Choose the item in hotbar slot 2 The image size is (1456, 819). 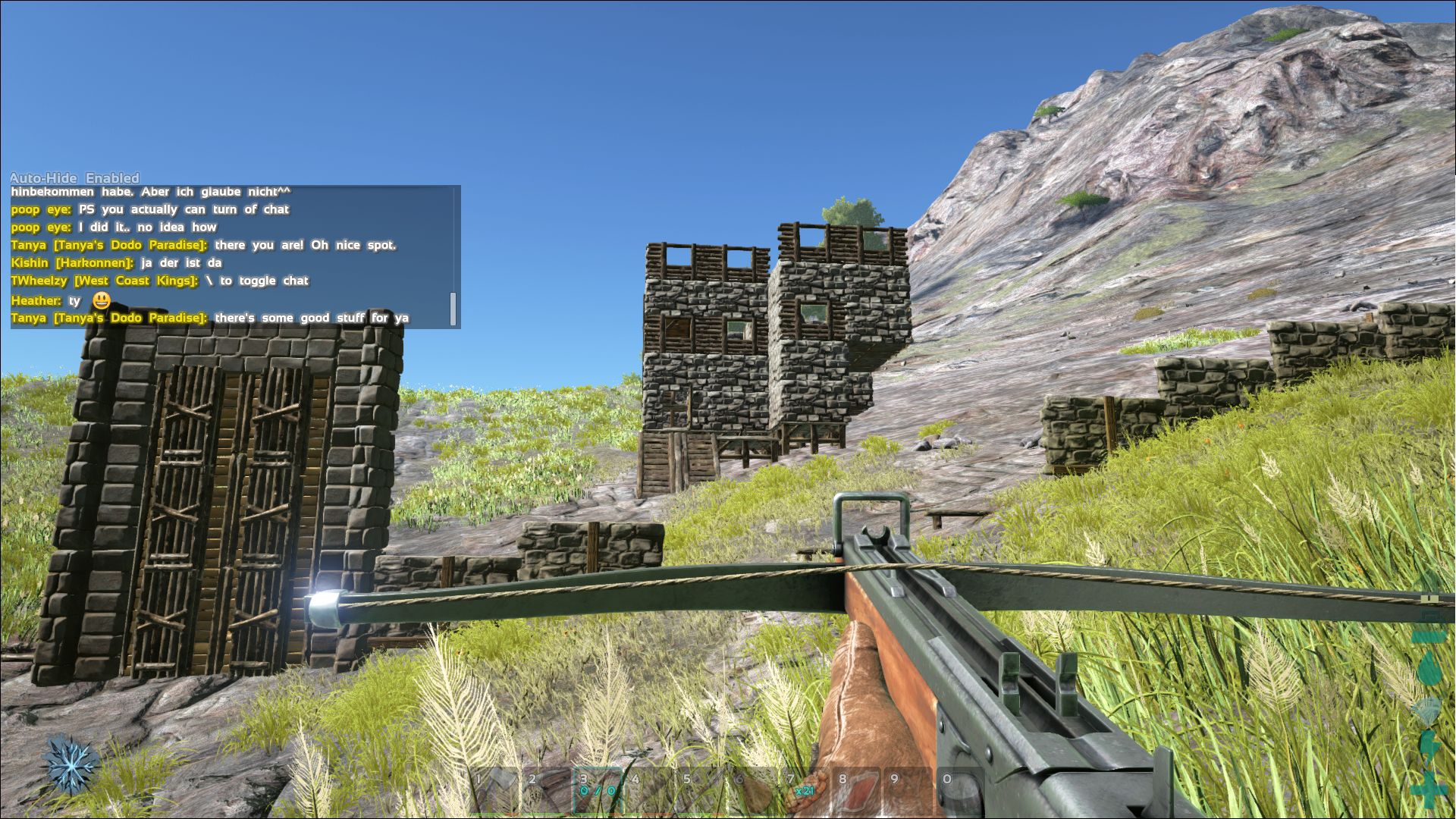tap(546, 792)
